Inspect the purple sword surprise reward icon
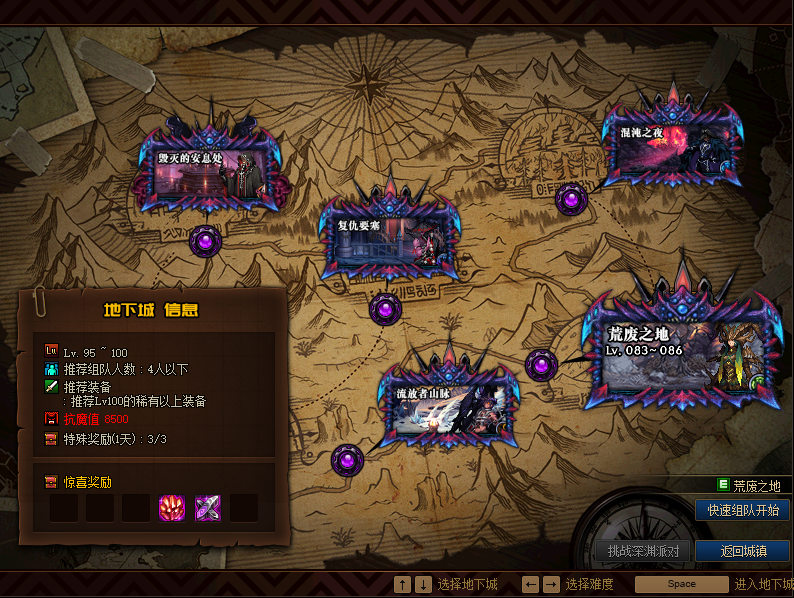Screen dimensions: 794x598 pos(208,508)
